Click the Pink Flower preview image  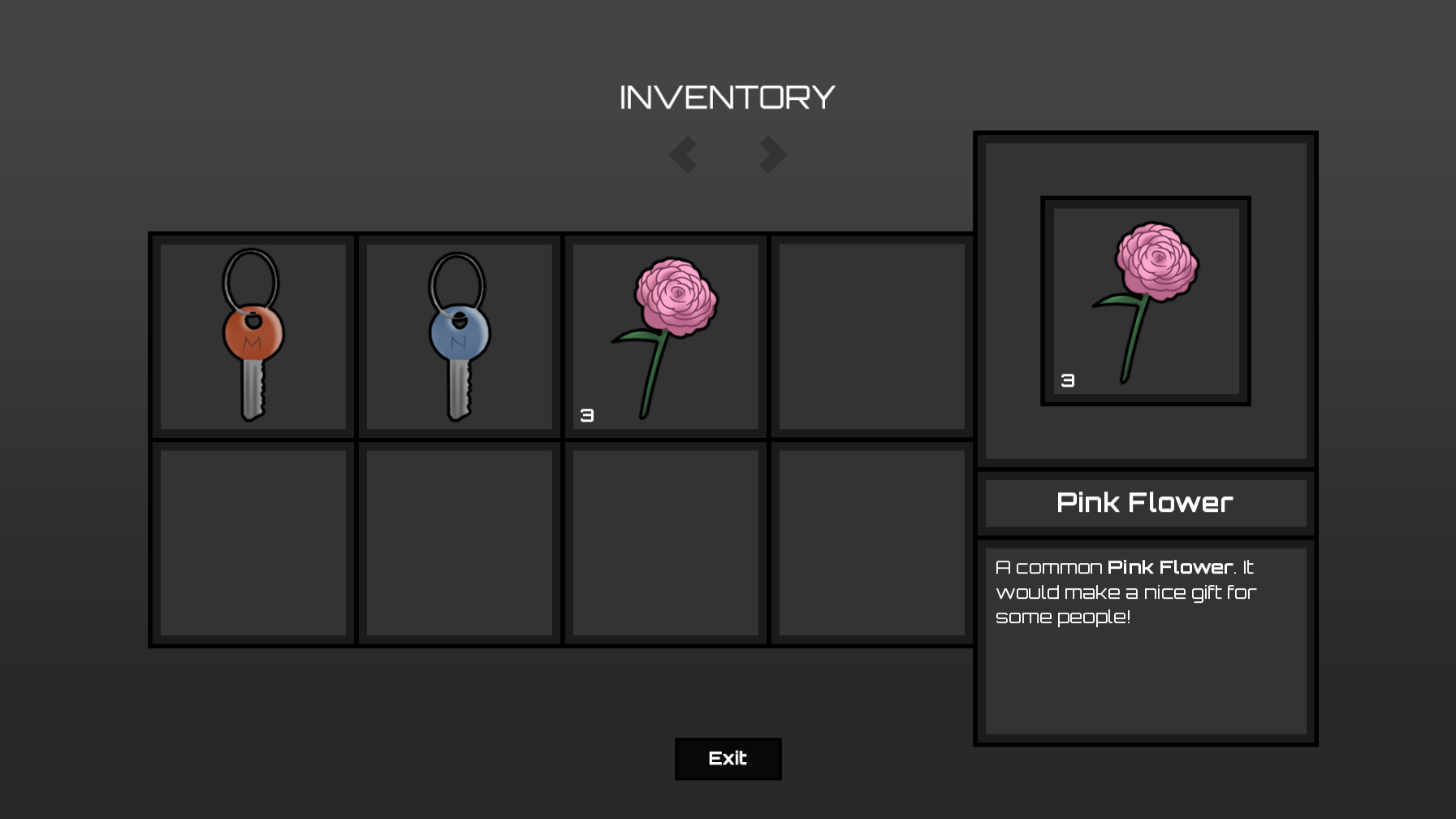click(1146, 301)
